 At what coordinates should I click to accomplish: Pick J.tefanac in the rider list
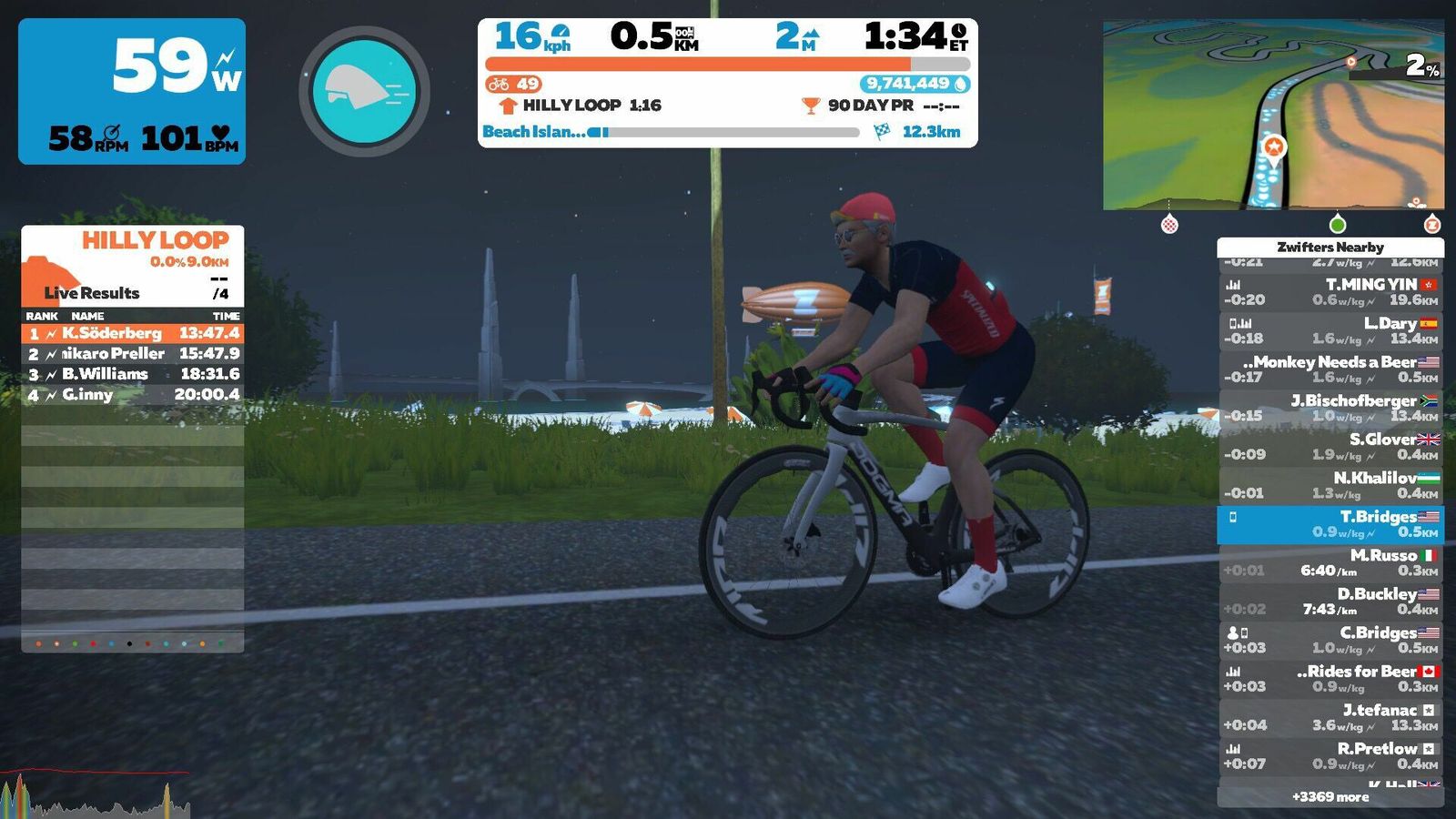pos(1330,717)
